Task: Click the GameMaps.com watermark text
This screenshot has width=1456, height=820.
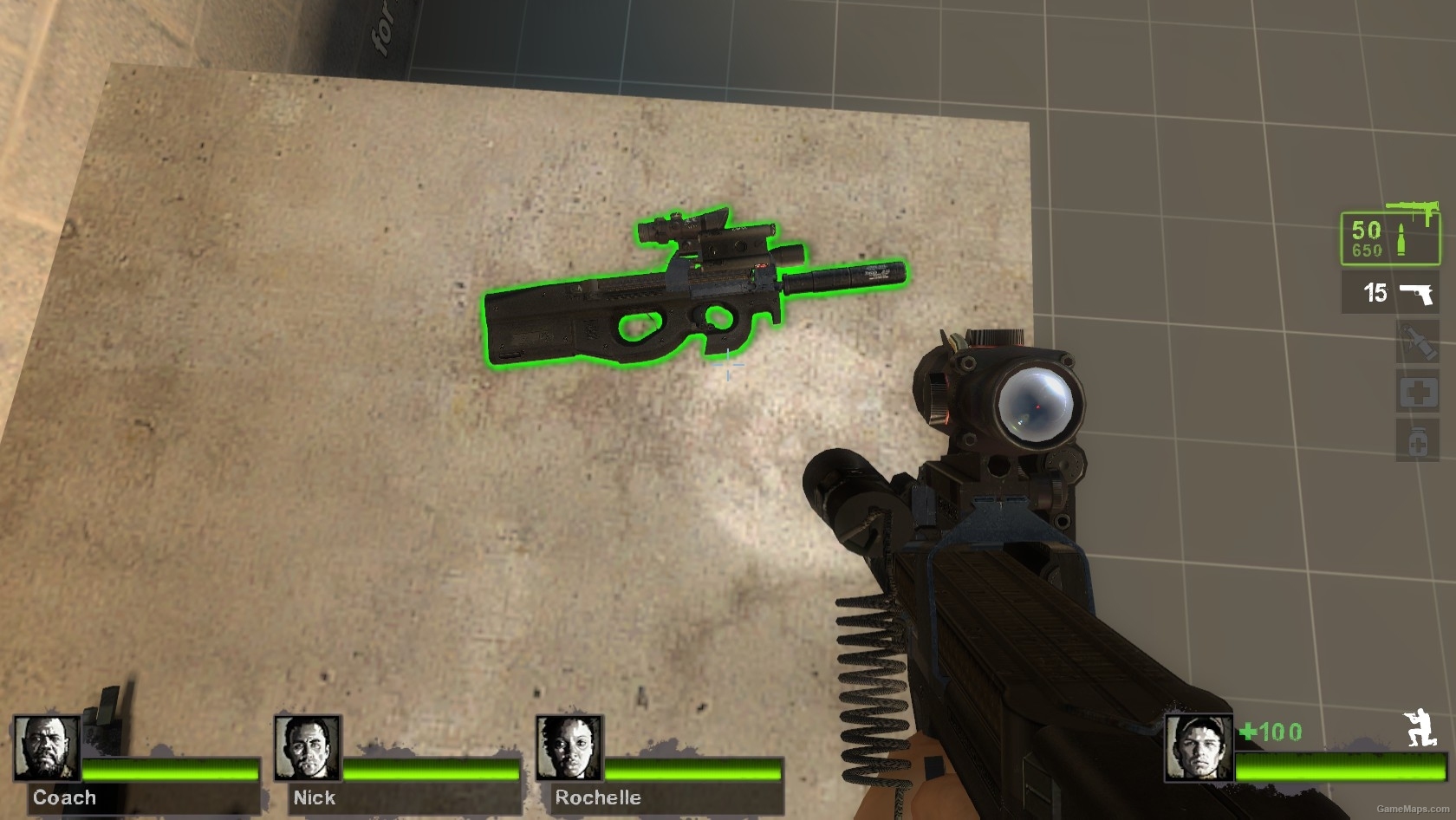Action: click(x=1413, y=808)
